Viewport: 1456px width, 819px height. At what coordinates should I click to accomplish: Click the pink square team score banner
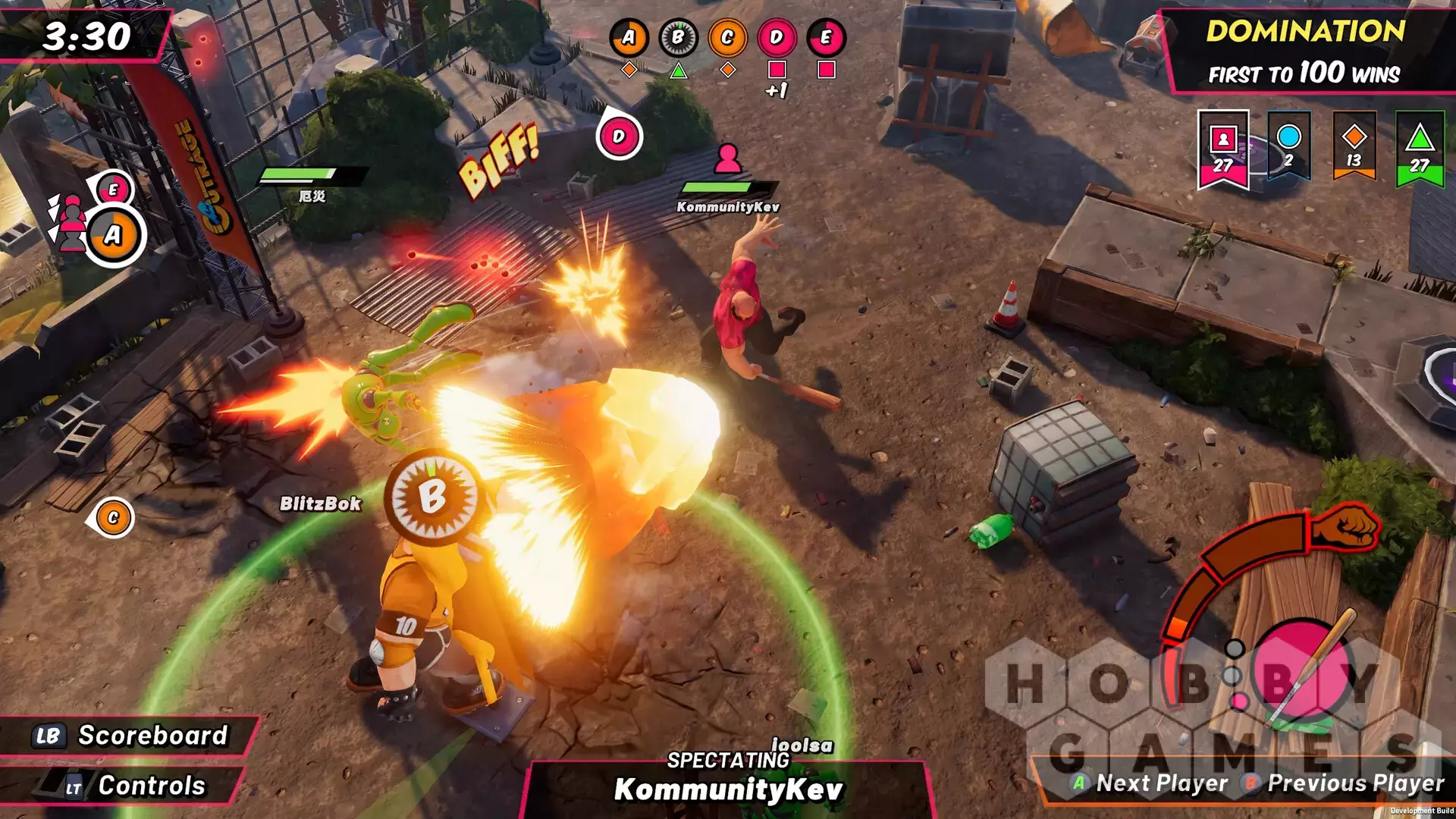click(x=1222, y=150)
